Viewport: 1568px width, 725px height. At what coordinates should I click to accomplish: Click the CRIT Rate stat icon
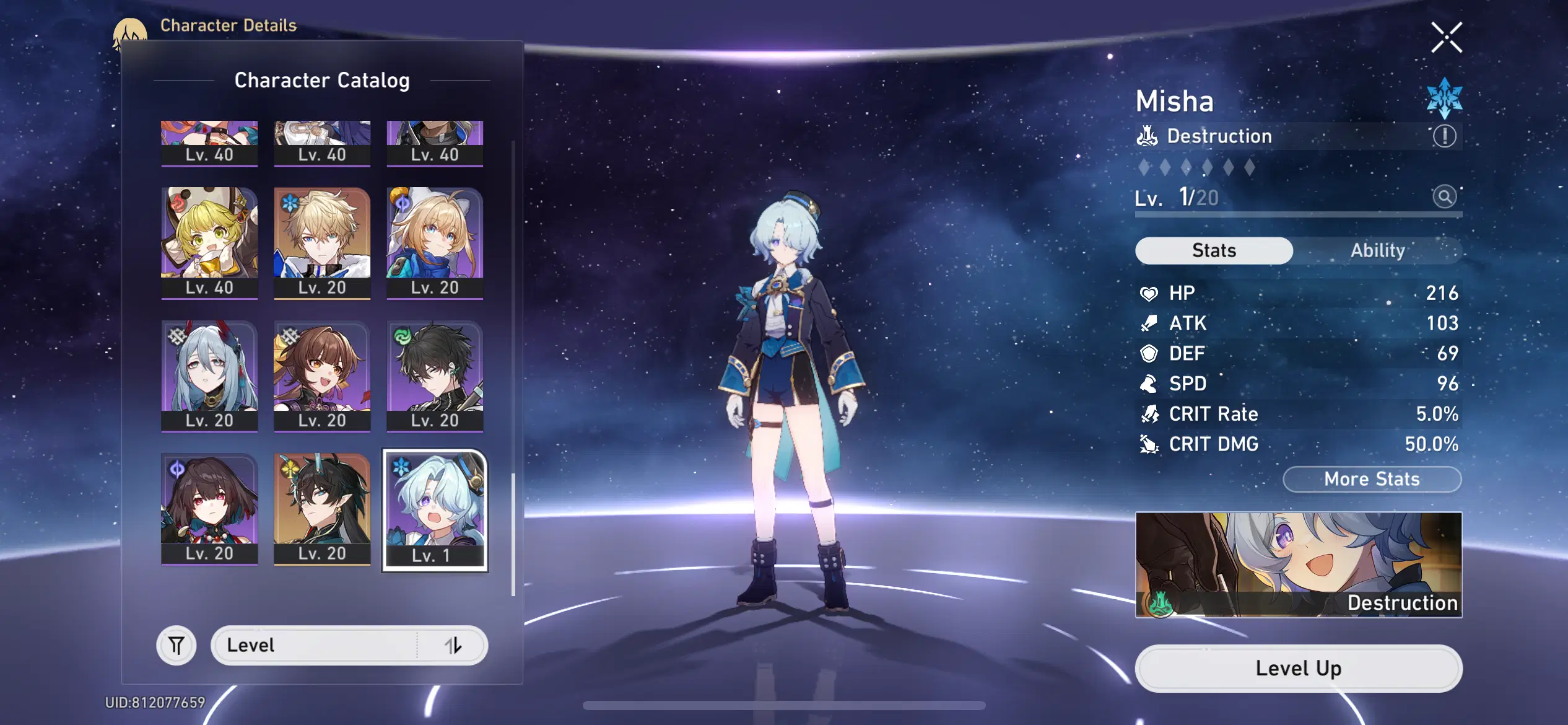(1149, 413)
